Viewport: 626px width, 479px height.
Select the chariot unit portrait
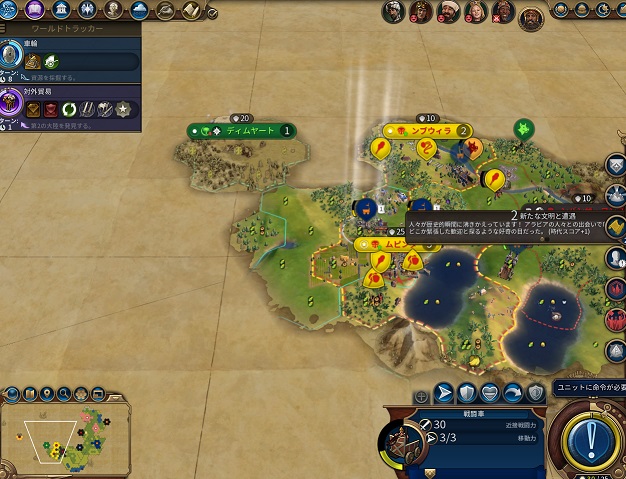point(402,441)
